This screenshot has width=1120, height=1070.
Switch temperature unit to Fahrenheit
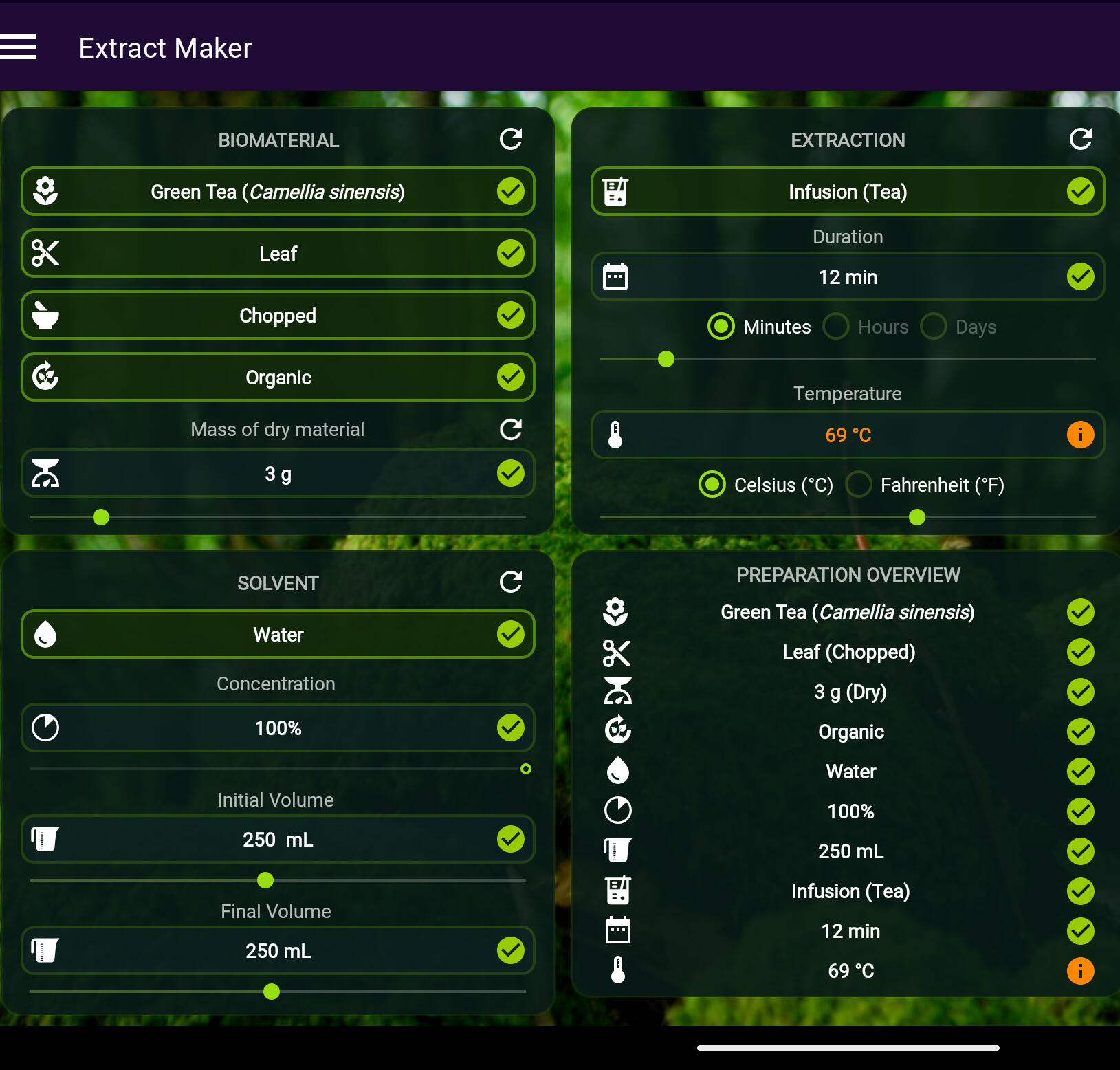(x=859, y=485)
